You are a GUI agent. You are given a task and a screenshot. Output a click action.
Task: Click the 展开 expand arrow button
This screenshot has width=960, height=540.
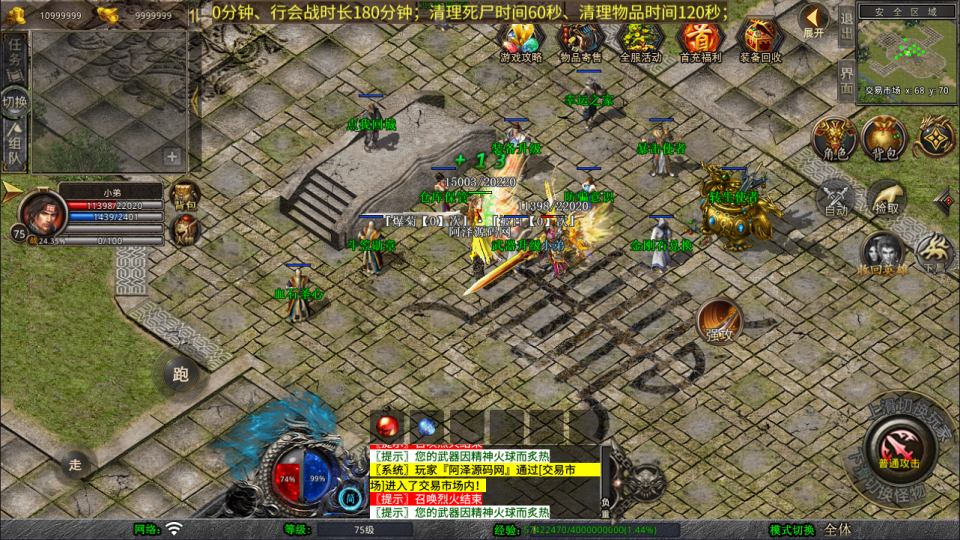(x=815, y=19)
